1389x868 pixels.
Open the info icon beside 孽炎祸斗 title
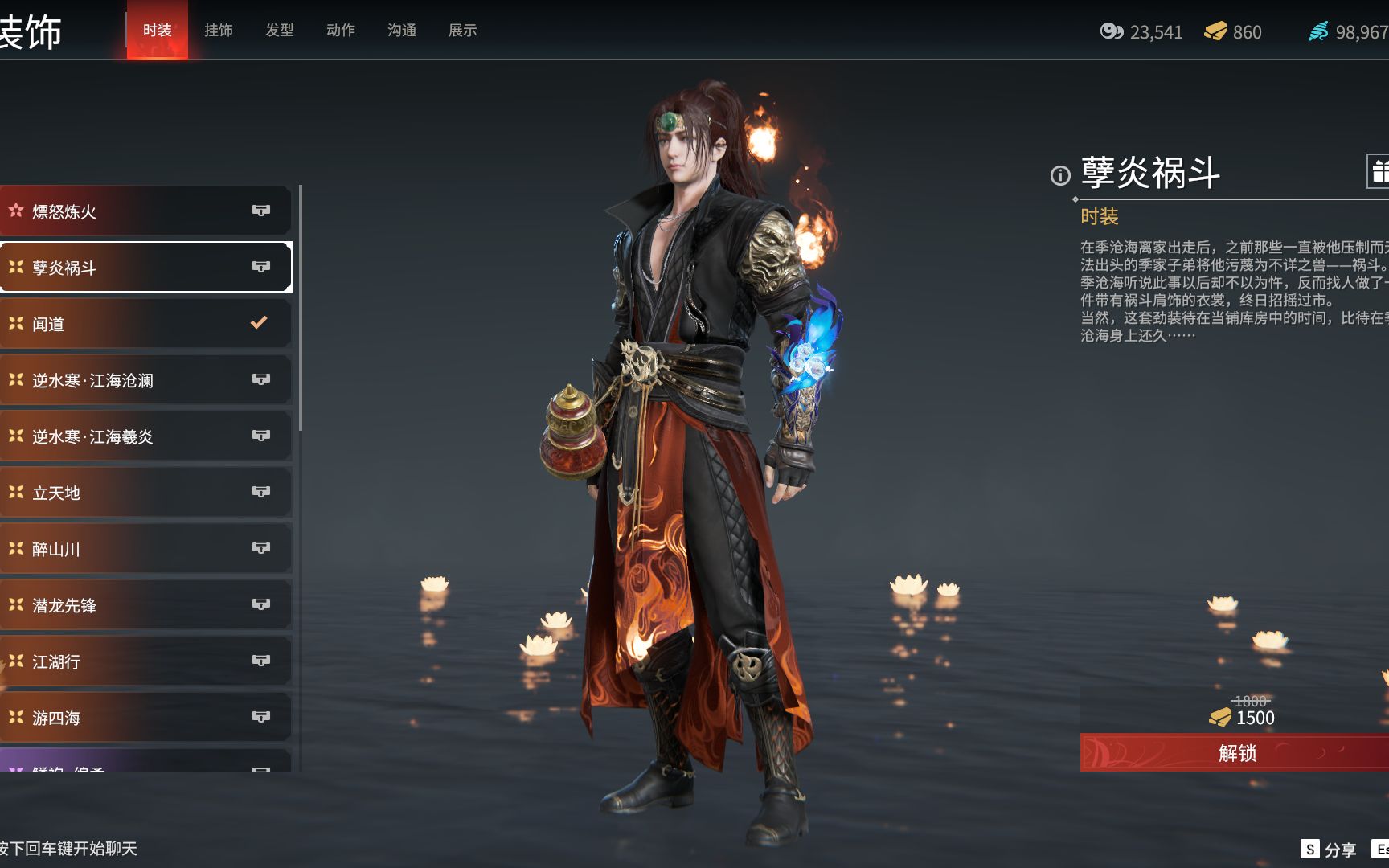[1060, 175]
